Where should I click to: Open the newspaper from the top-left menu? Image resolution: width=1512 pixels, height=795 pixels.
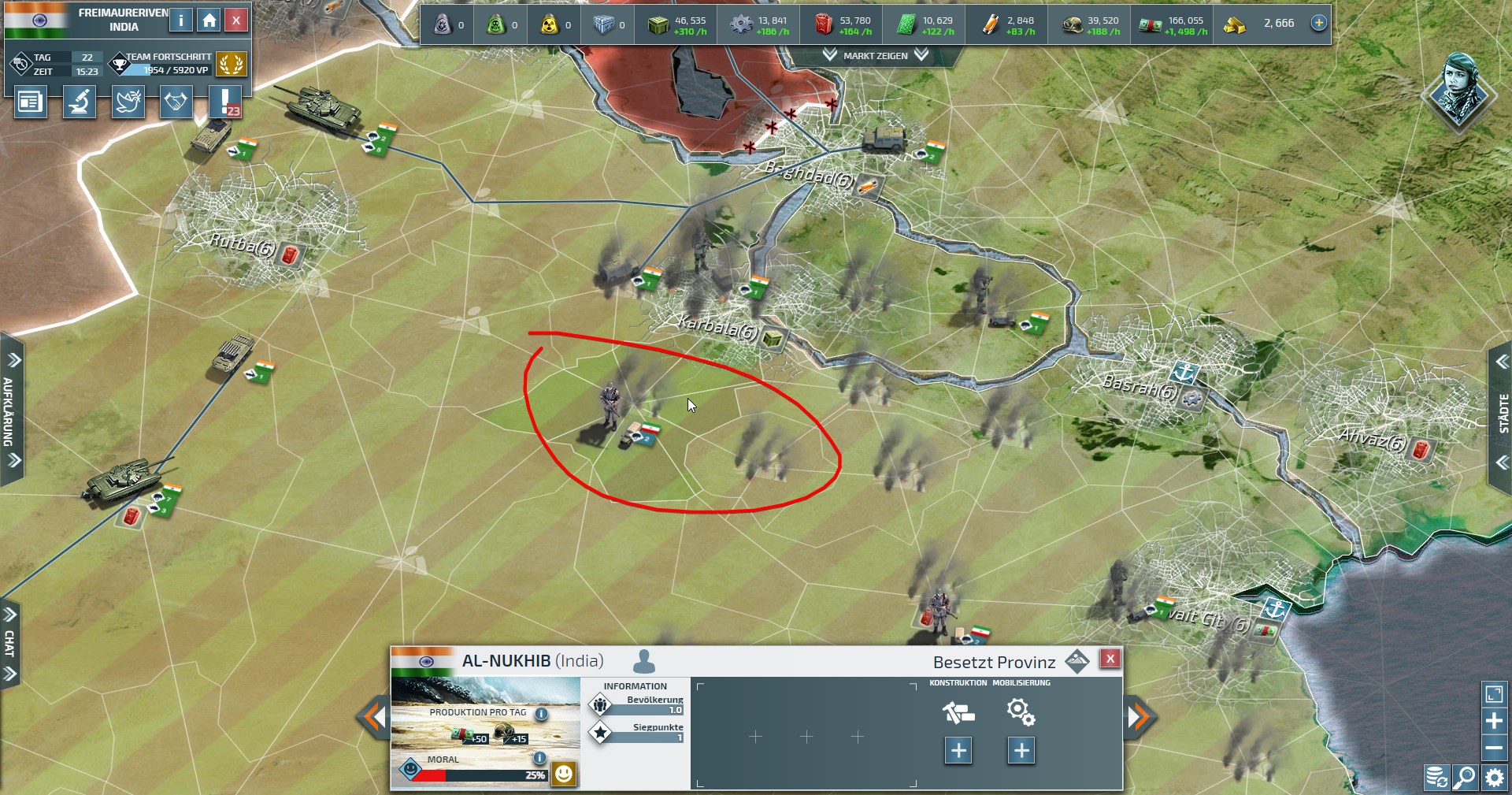[x=30, y=102]
